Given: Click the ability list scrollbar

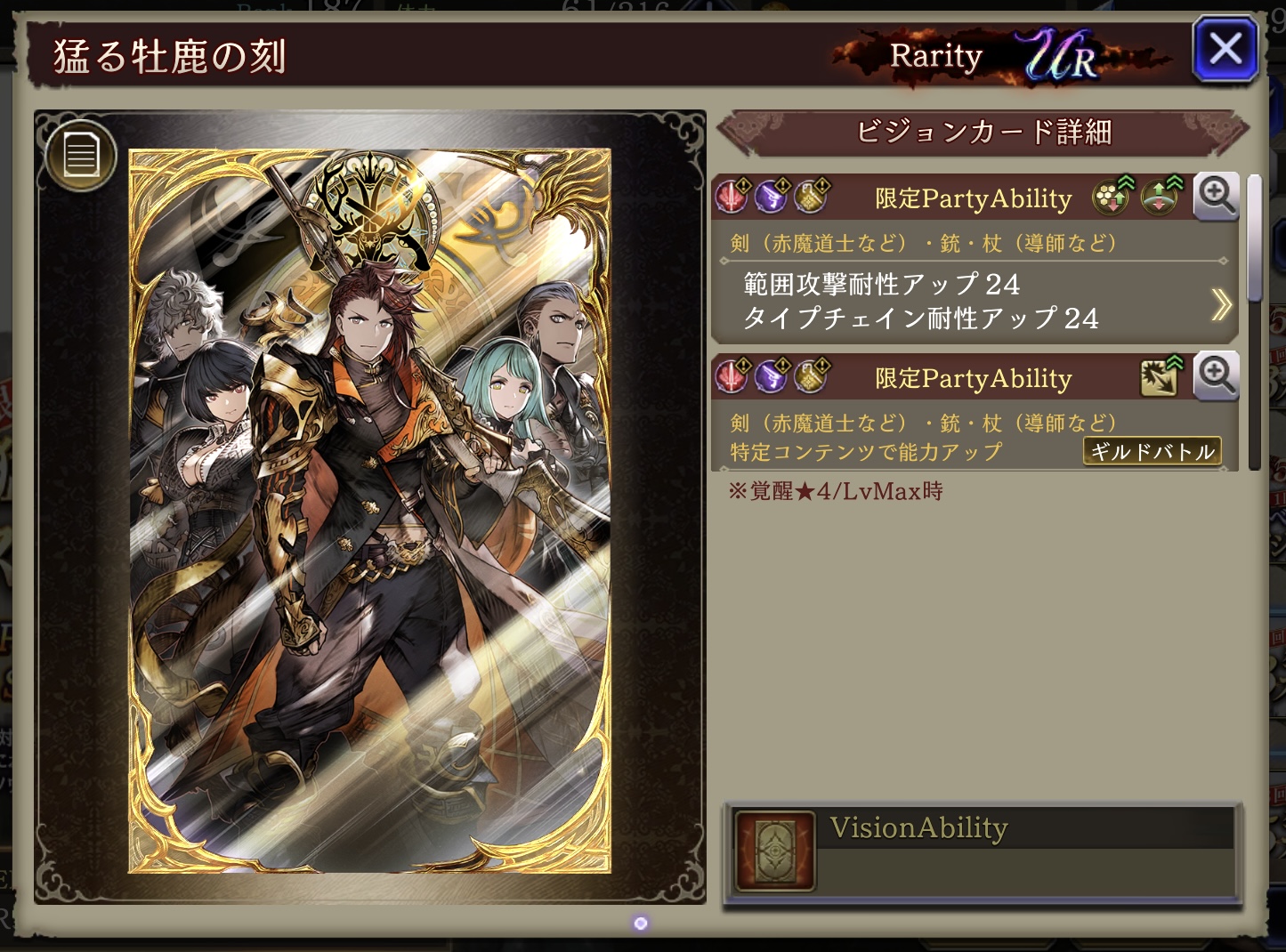Looking at the screenshot, I should tap(1254, 240).
